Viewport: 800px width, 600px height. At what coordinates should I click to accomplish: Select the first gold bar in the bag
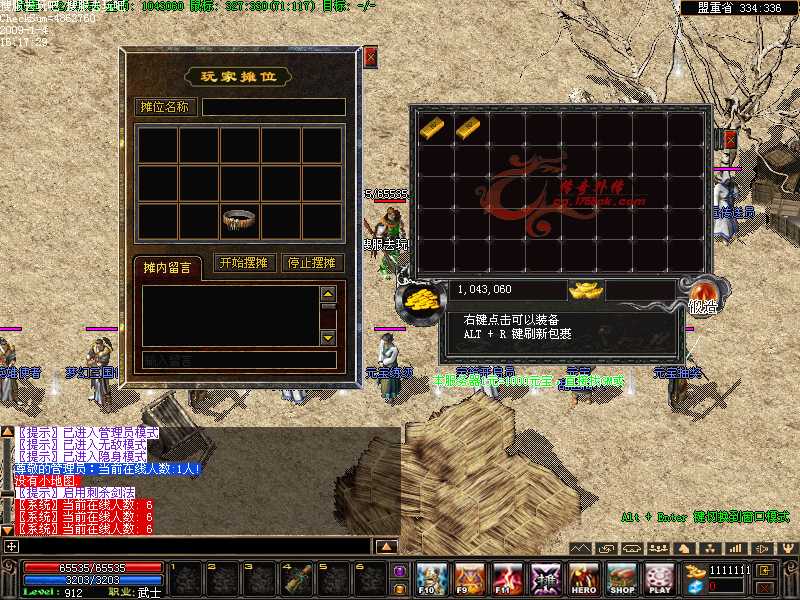point(433,127)
